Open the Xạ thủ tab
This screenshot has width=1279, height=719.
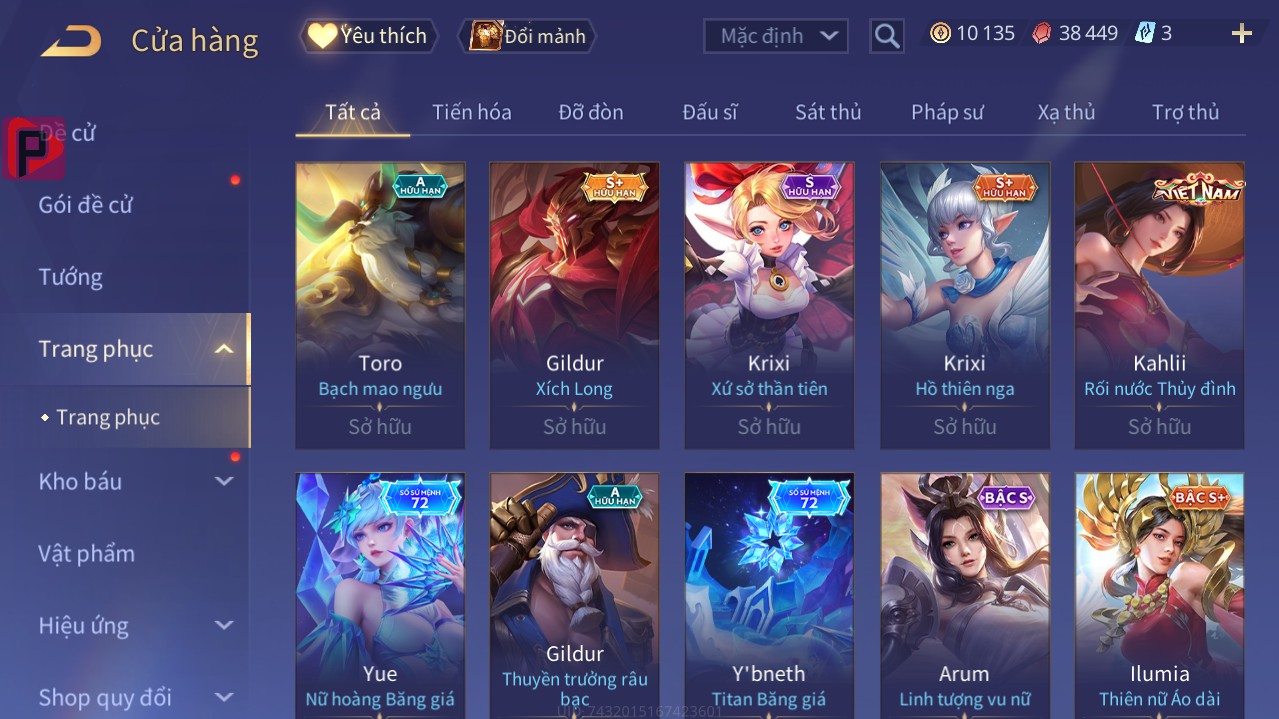click(1066, 112)
